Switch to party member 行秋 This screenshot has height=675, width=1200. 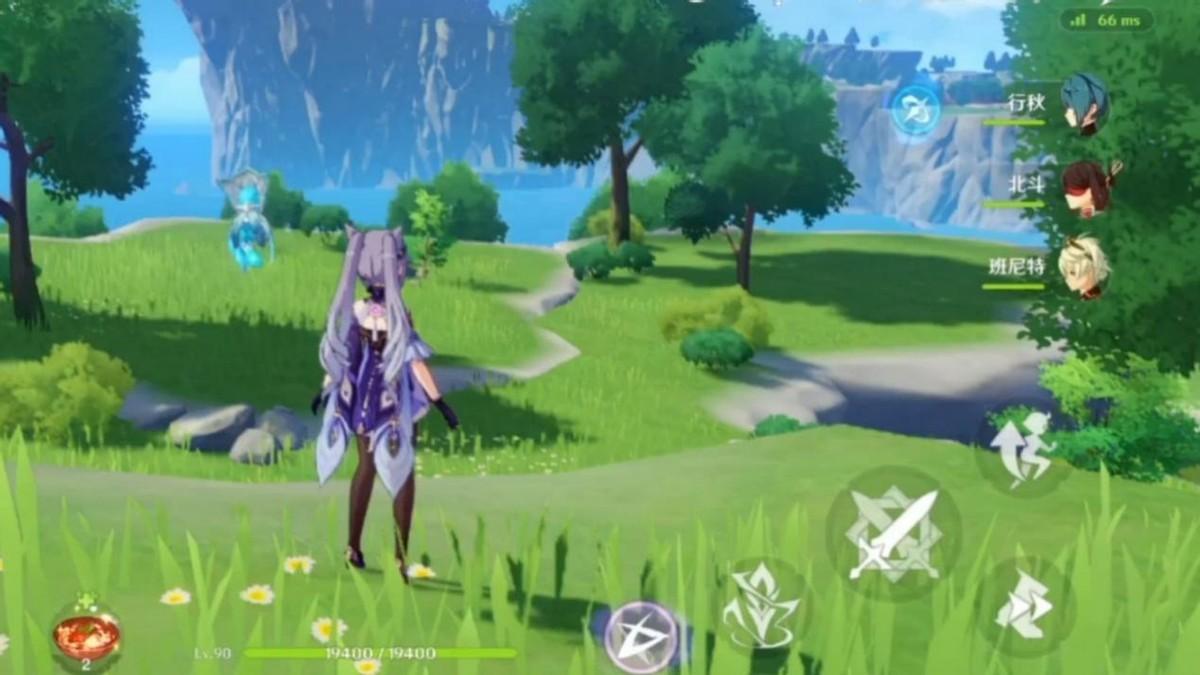pos(1083,103)
